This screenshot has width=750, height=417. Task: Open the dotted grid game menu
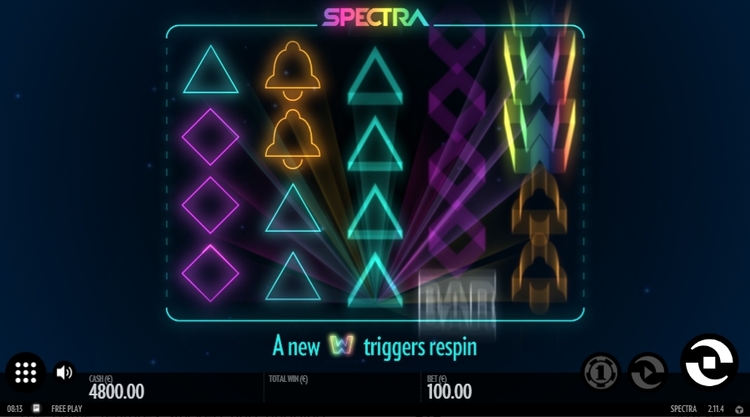tap(26, 373)
